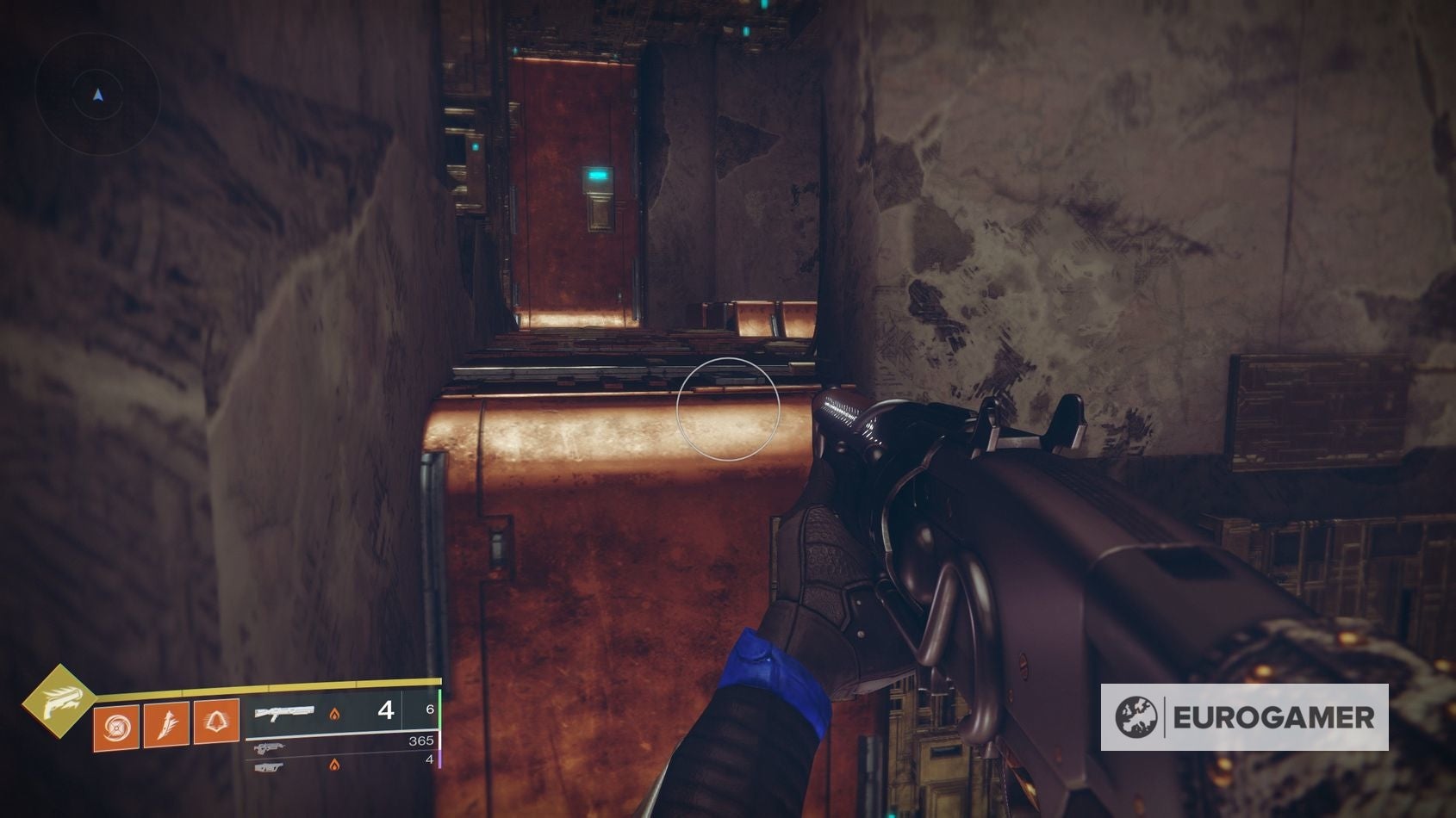The width and height of the screenshot is (1456, 818).
Task: Click the solar flame icon beside the shotgun
Action: pyautogui.click(x=334, y=713)
